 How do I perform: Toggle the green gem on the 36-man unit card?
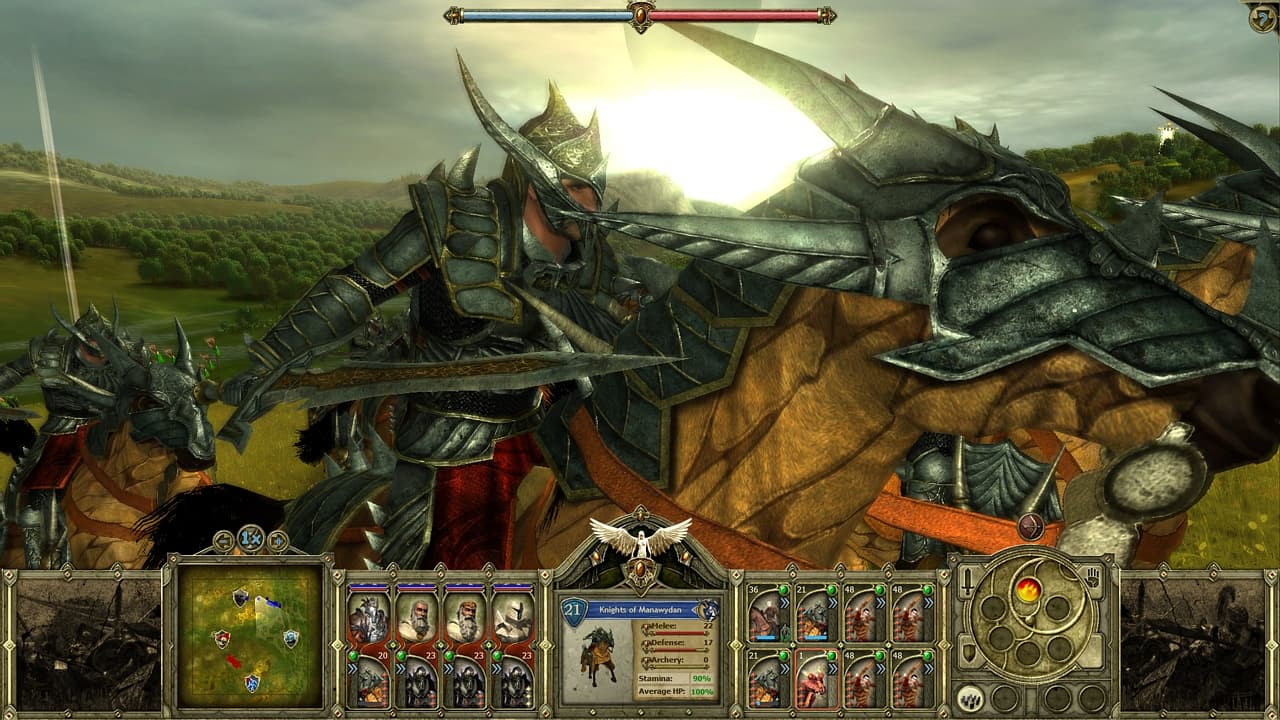pos(784,590)
